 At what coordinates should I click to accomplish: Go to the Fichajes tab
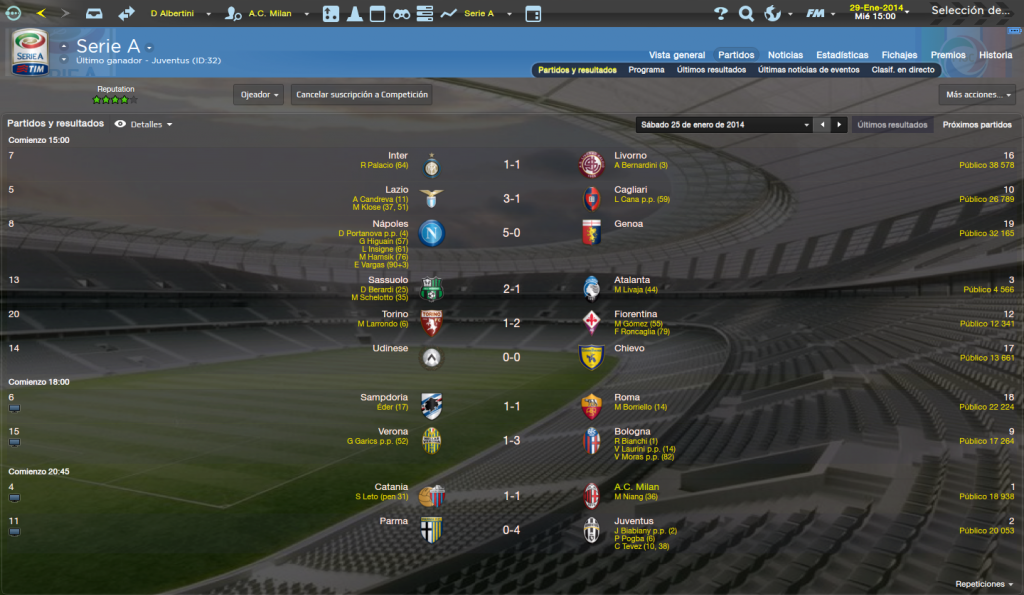click(899, 55)
